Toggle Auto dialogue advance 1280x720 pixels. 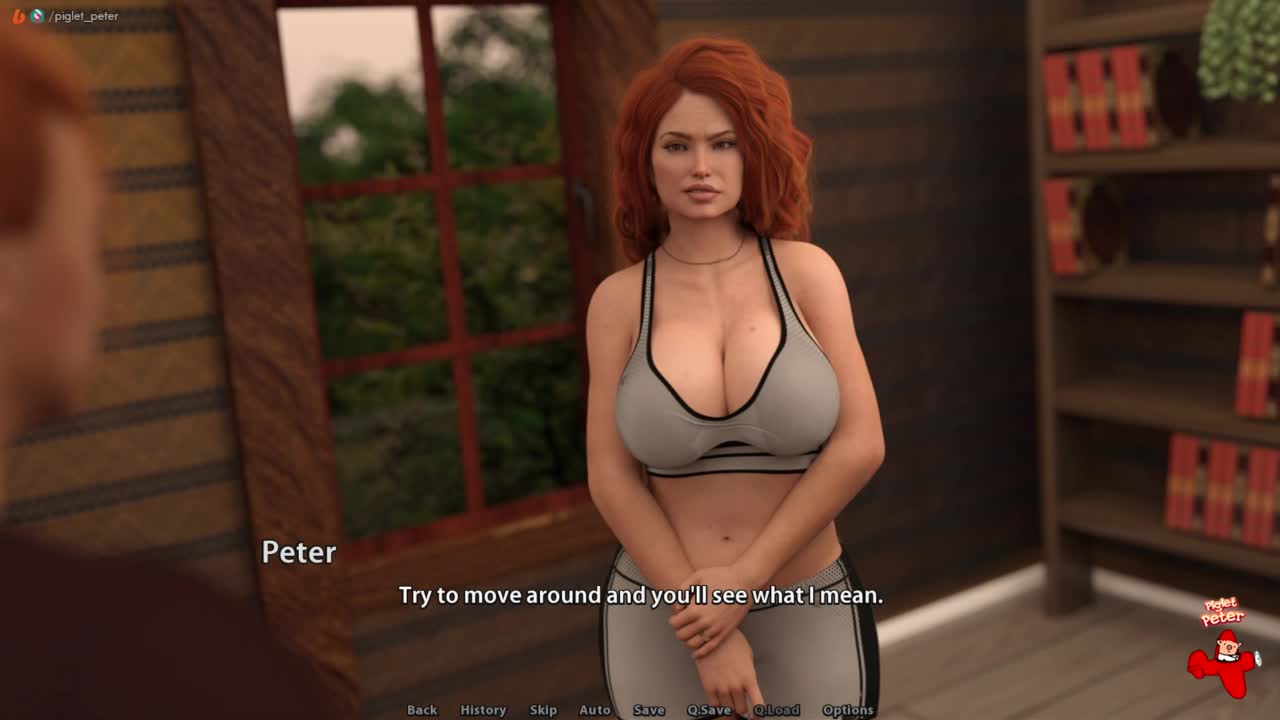[595, 710]
